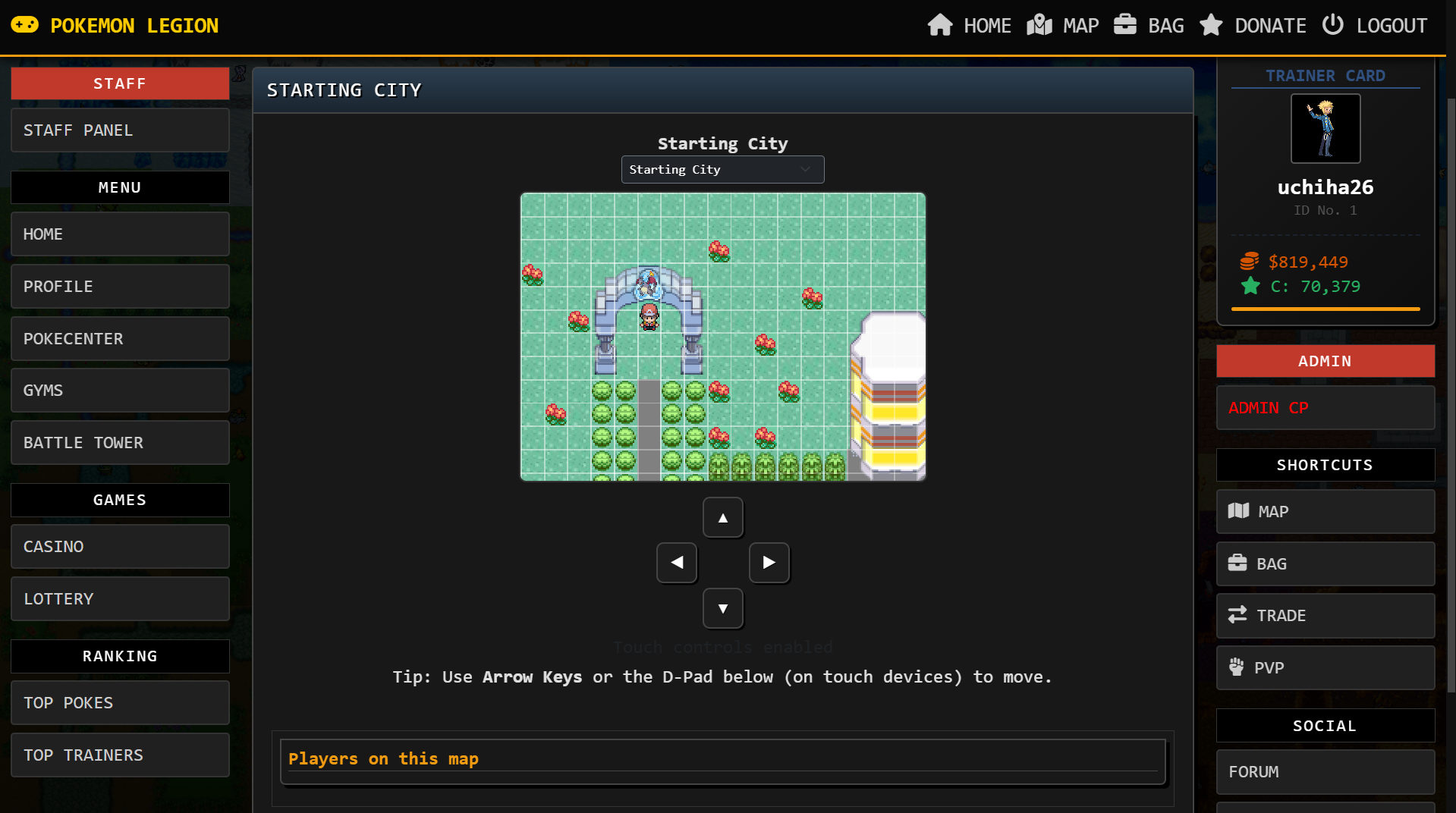Image resolution: width=1456 pixels, height=813 pixels.
Task: Click the trainer avatar thumbnail
Action: pos(1325,128)
